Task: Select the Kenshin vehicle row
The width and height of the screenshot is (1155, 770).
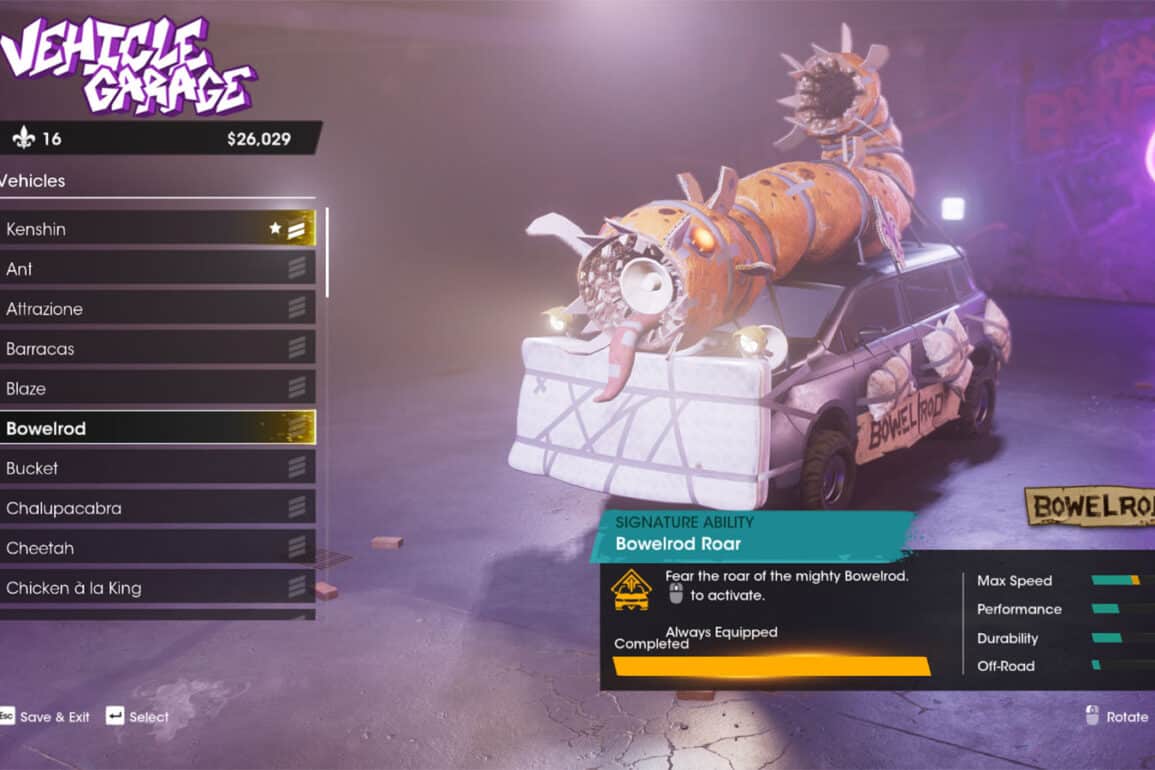Action: [x=158, y=229]
